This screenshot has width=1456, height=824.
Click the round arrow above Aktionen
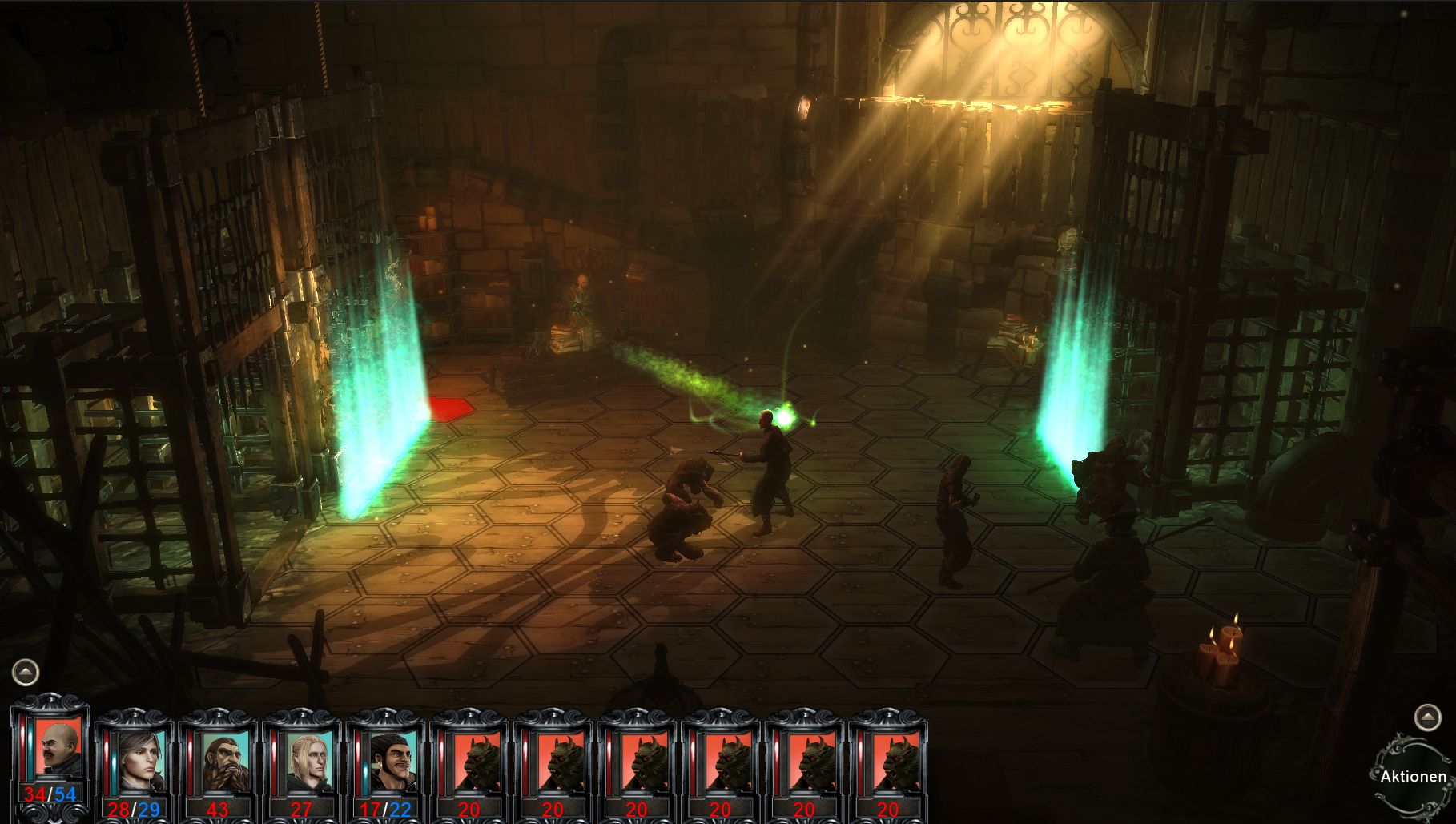1426,717
